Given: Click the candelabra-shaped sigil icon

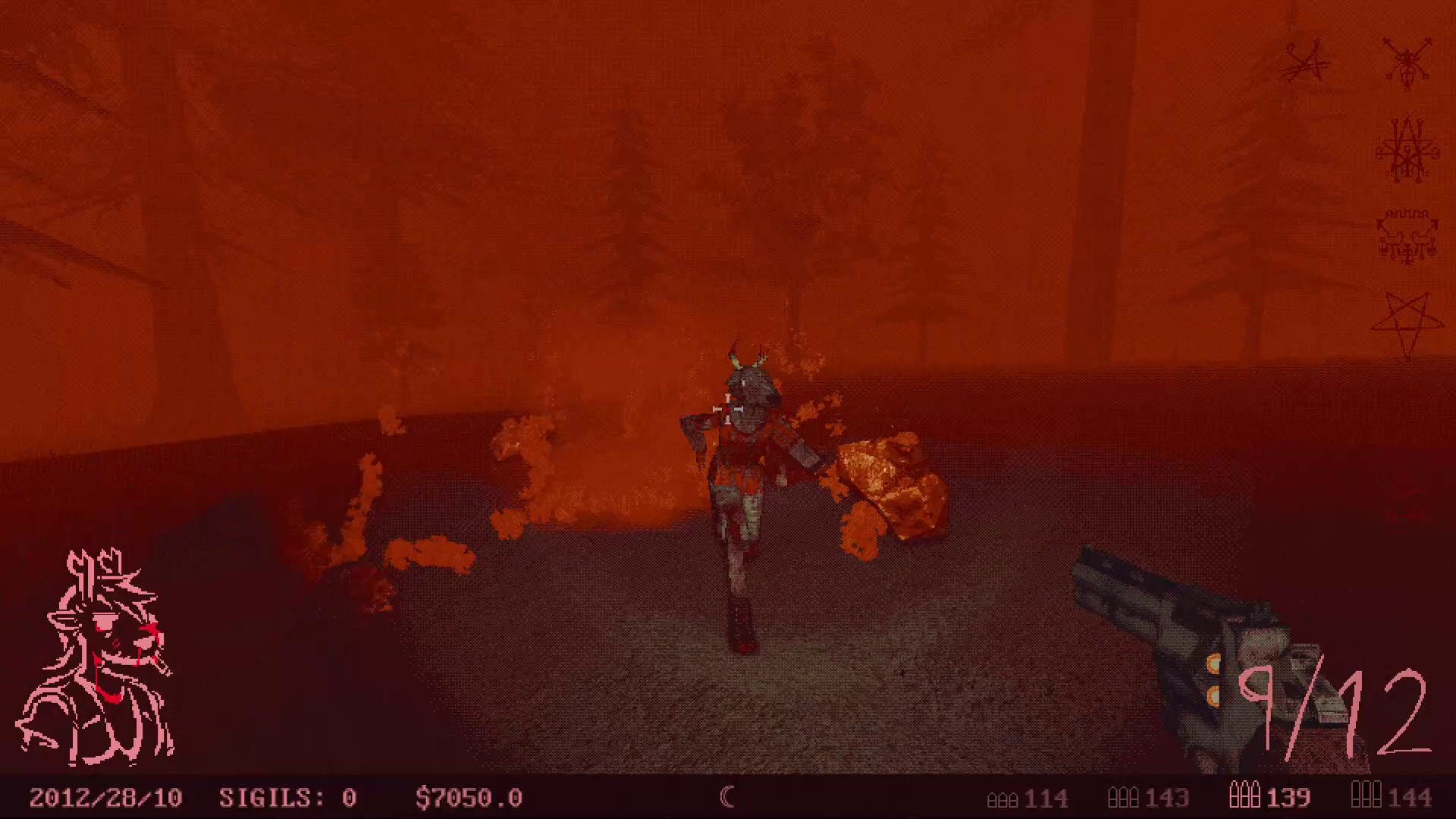Looking at the screenshot, I should [1407, 148].
